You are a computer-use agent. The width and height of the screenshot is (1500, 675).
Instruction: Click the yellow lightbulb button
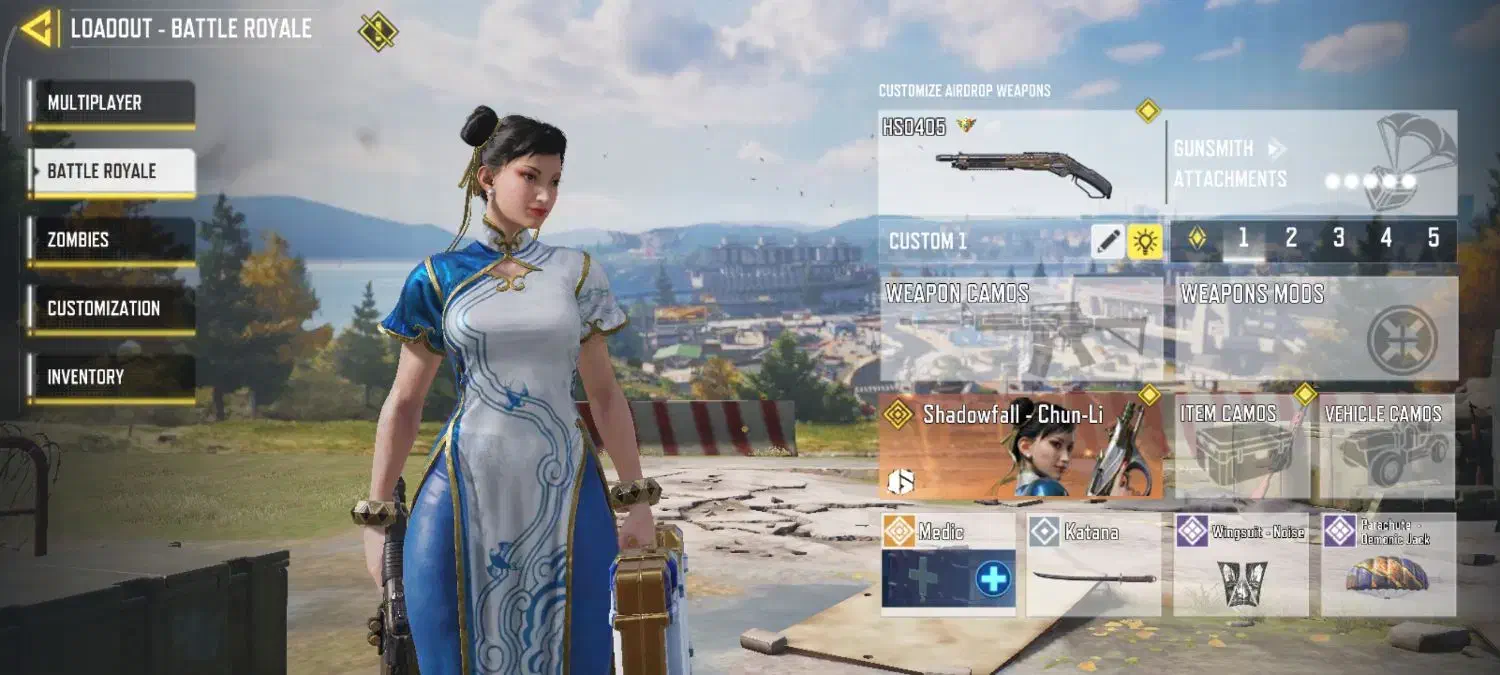[1145, 241]
